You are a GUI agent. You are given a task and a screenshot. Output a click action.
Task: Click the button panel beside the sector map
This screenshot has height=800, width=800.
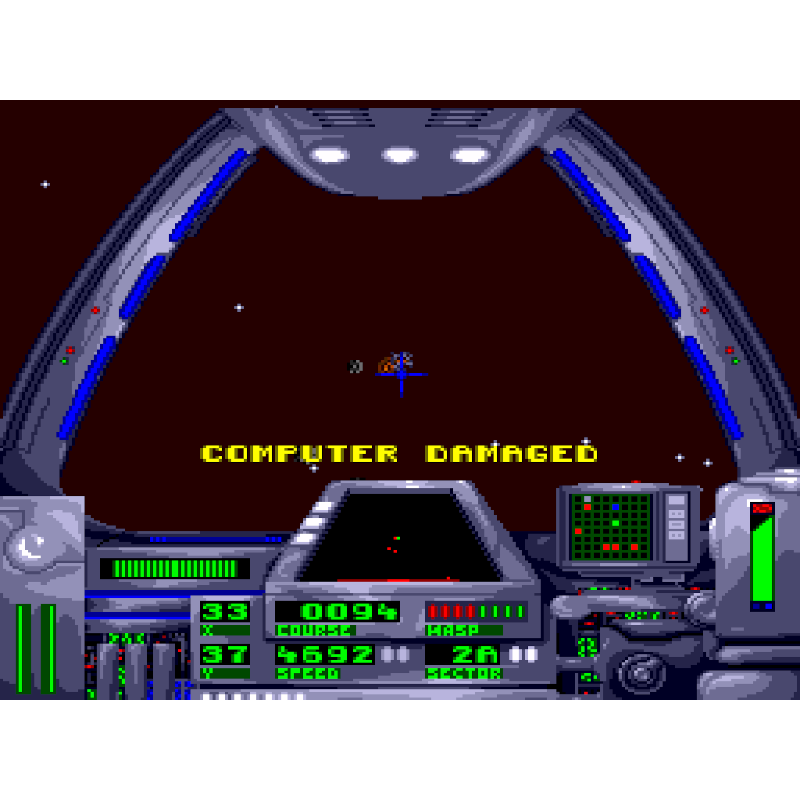click(x=677, y=520)
